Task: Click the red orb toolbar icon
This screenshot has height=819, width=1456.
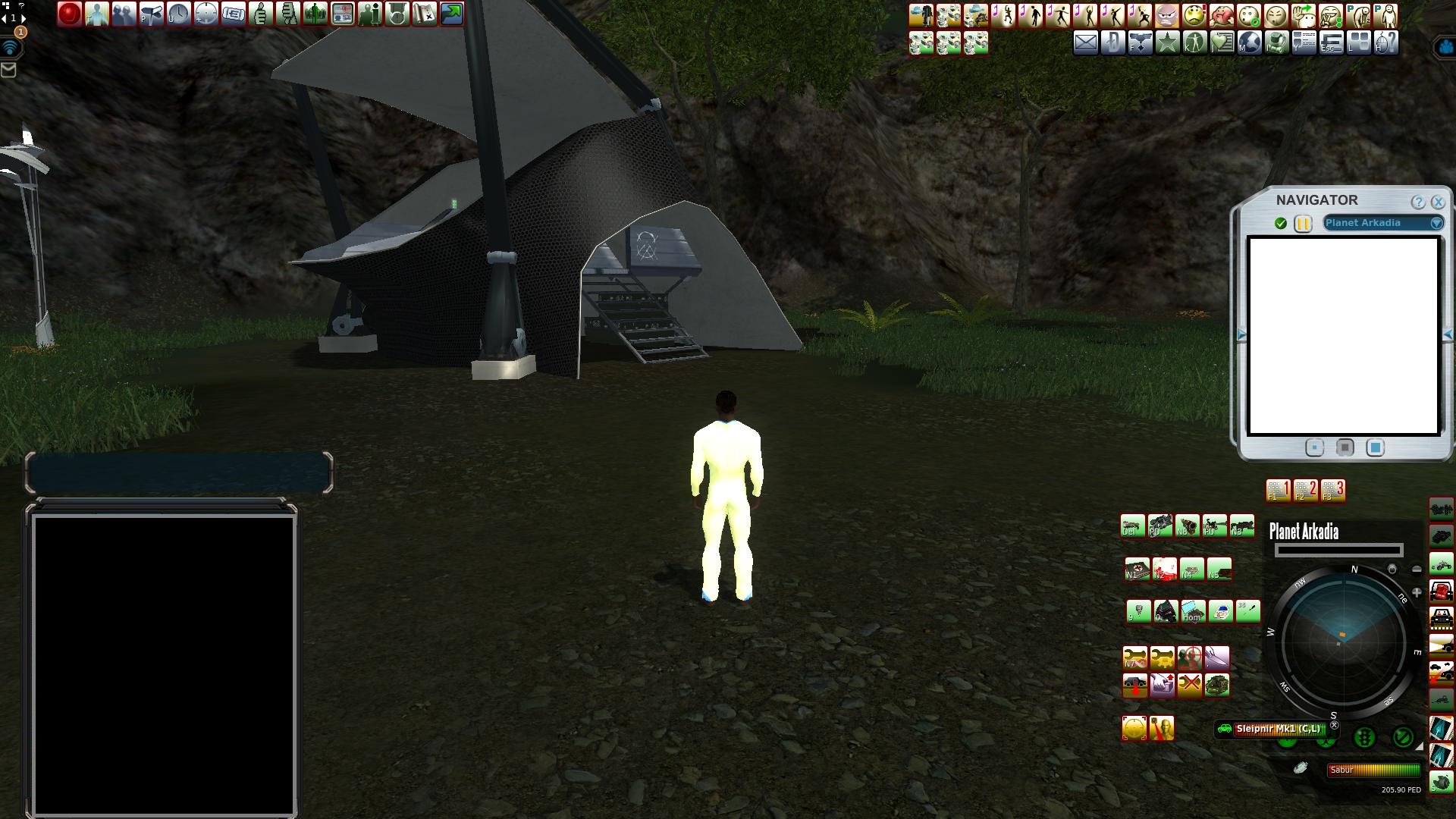Action: pos(69,14)
